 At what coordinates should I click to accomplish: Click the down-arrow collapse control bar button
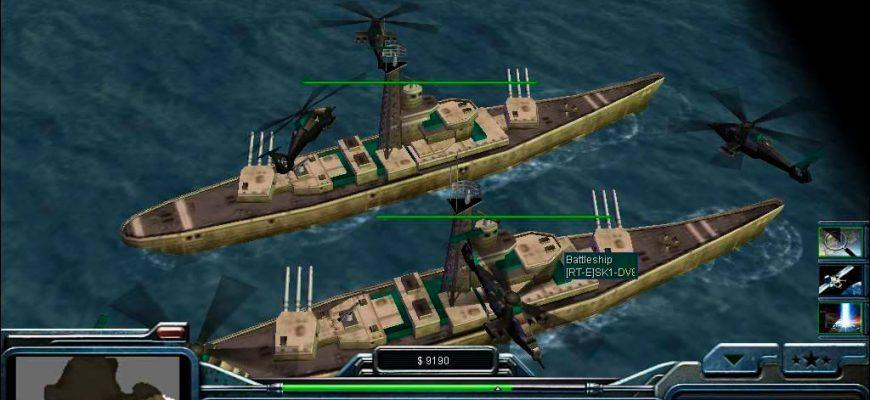pyautogui.click(x=740, y=358)
